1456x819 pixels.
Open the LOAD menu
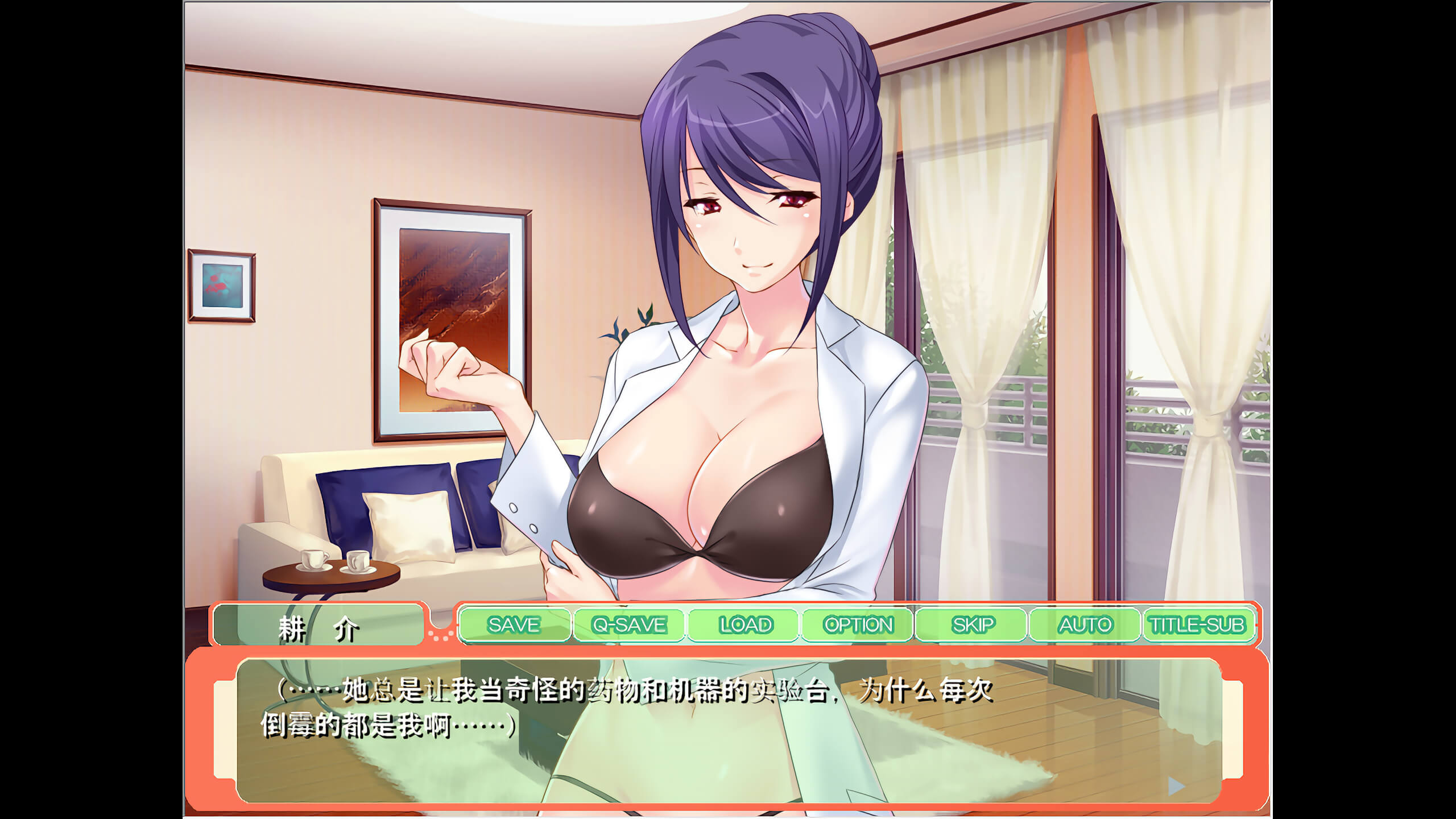(745, 625)
